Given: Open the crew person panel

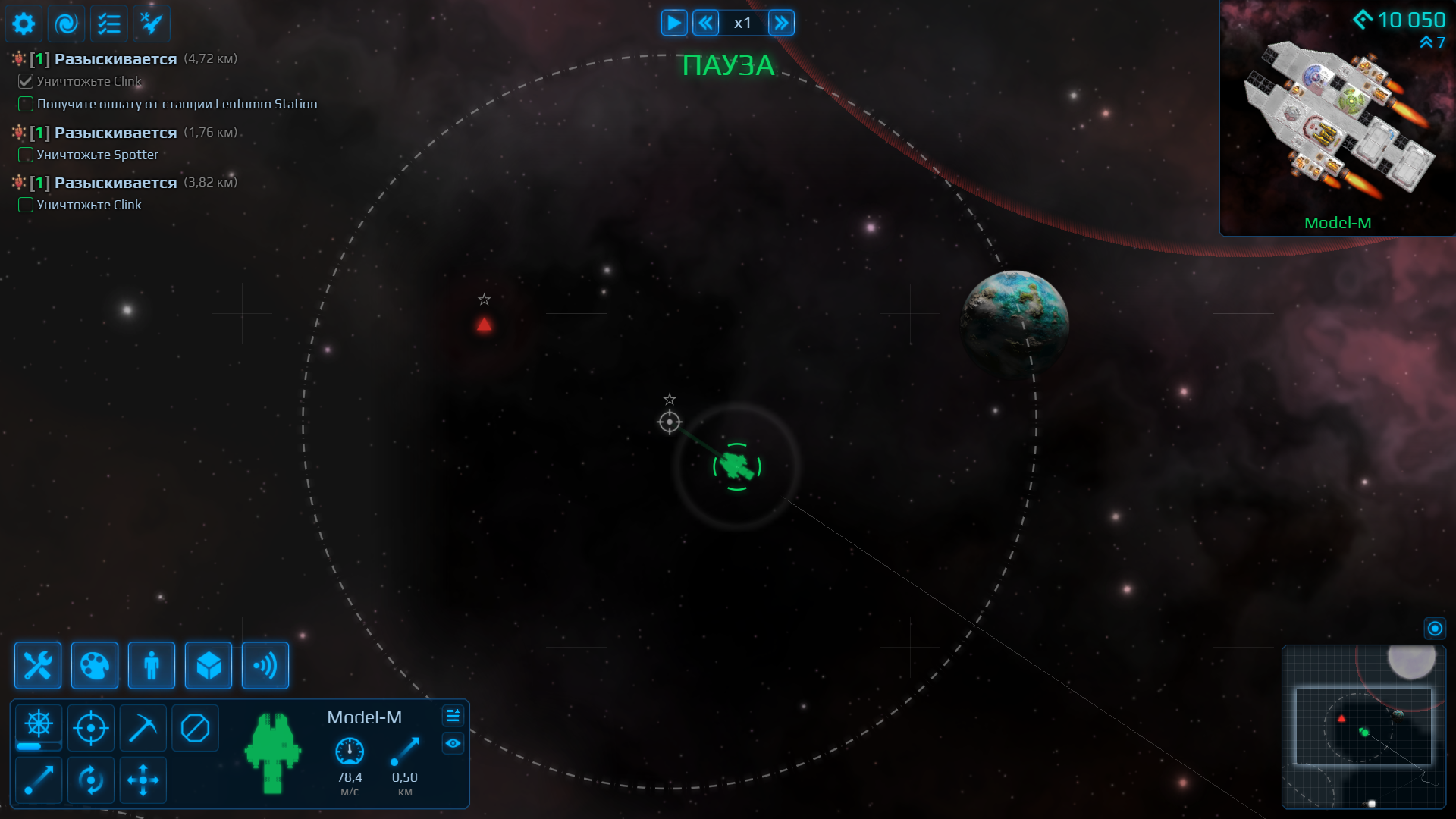Looking at the screenshot, I should (x=152, y=666).
